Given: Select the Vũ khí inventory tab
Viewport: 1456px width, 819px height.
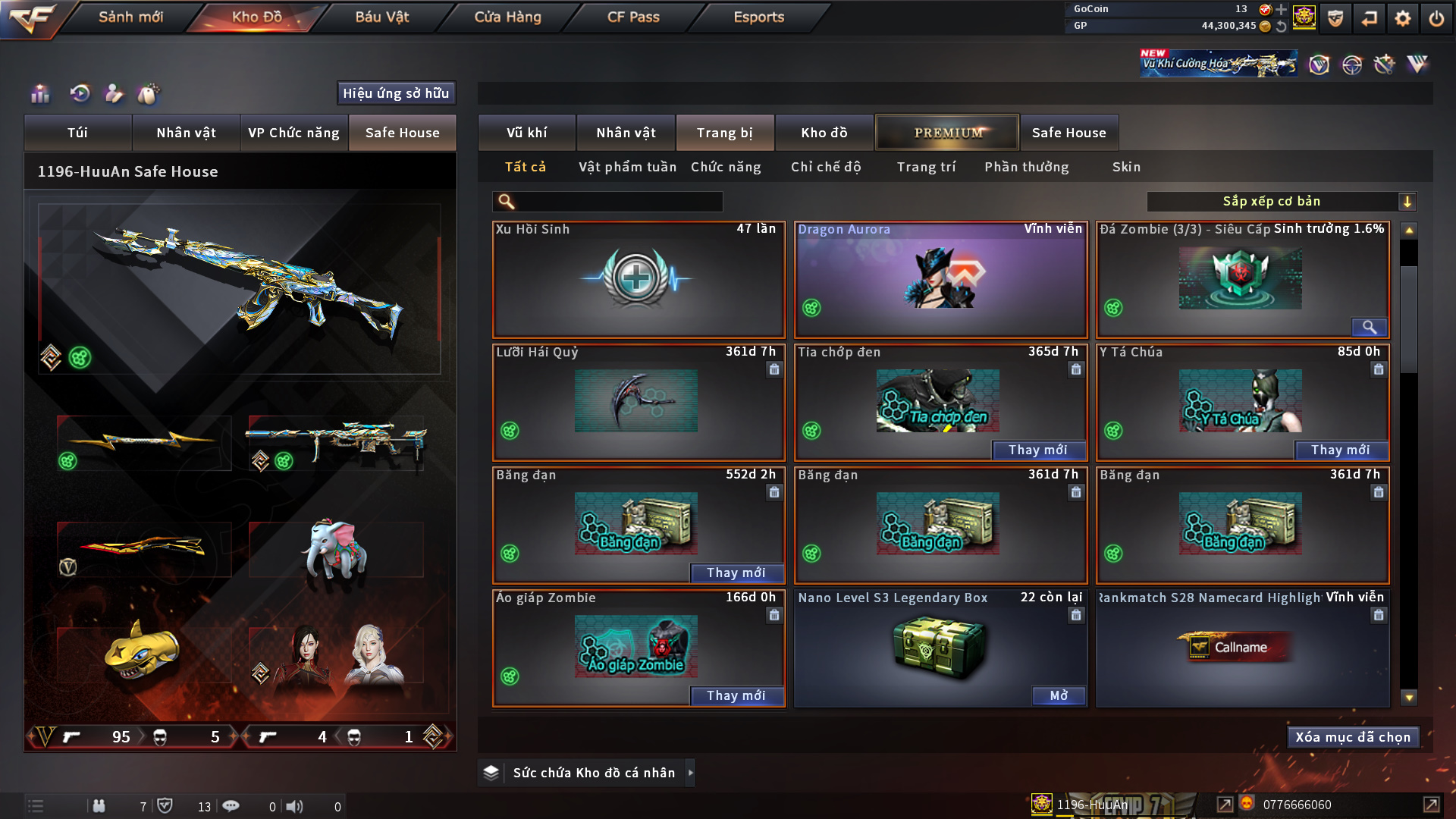Looking at the screenshot, I should 526,133.
